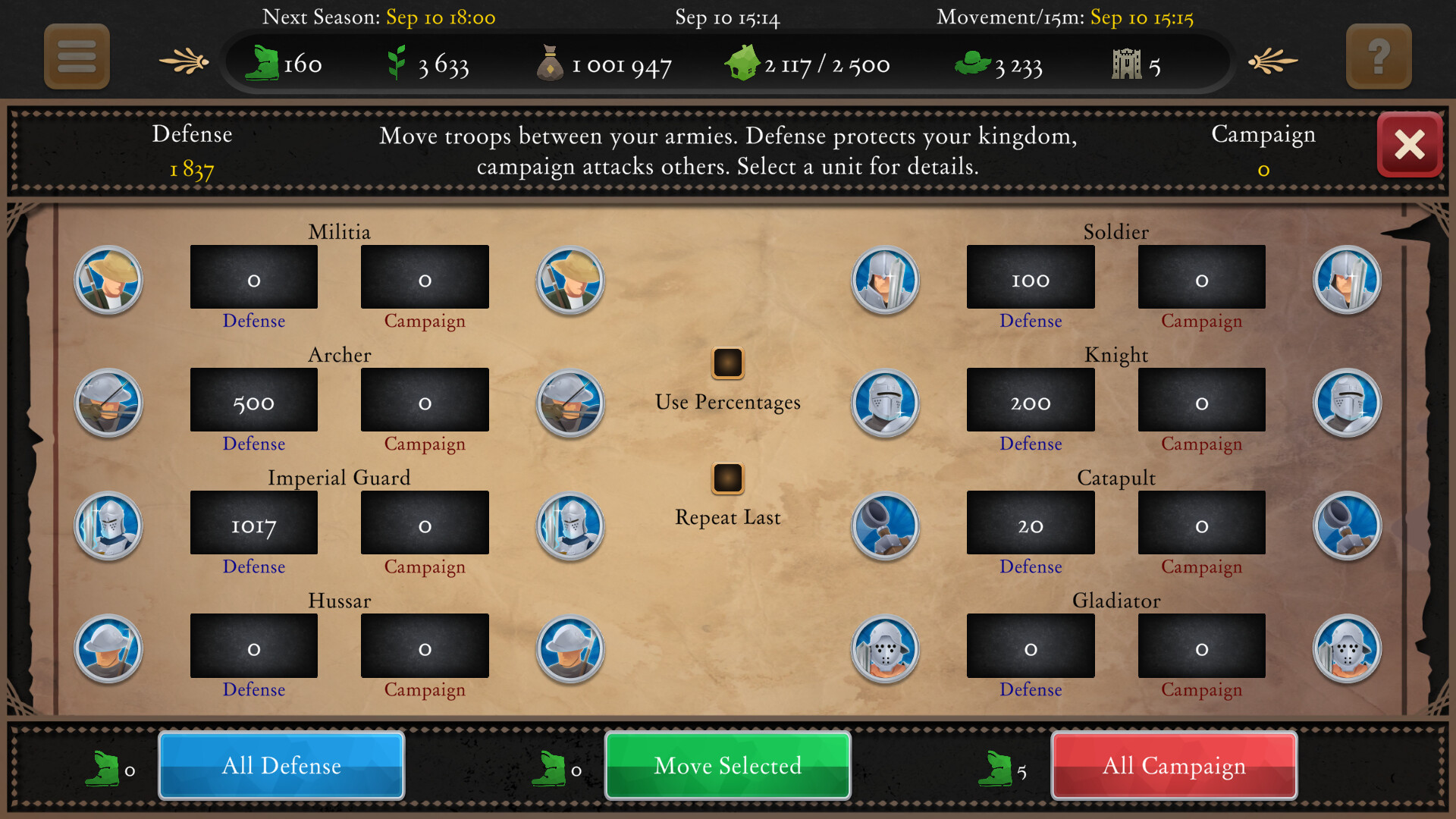Click the Next Season timestamp Sep 10 18:00
This screenshot has height=819, width=1456.
440,17
